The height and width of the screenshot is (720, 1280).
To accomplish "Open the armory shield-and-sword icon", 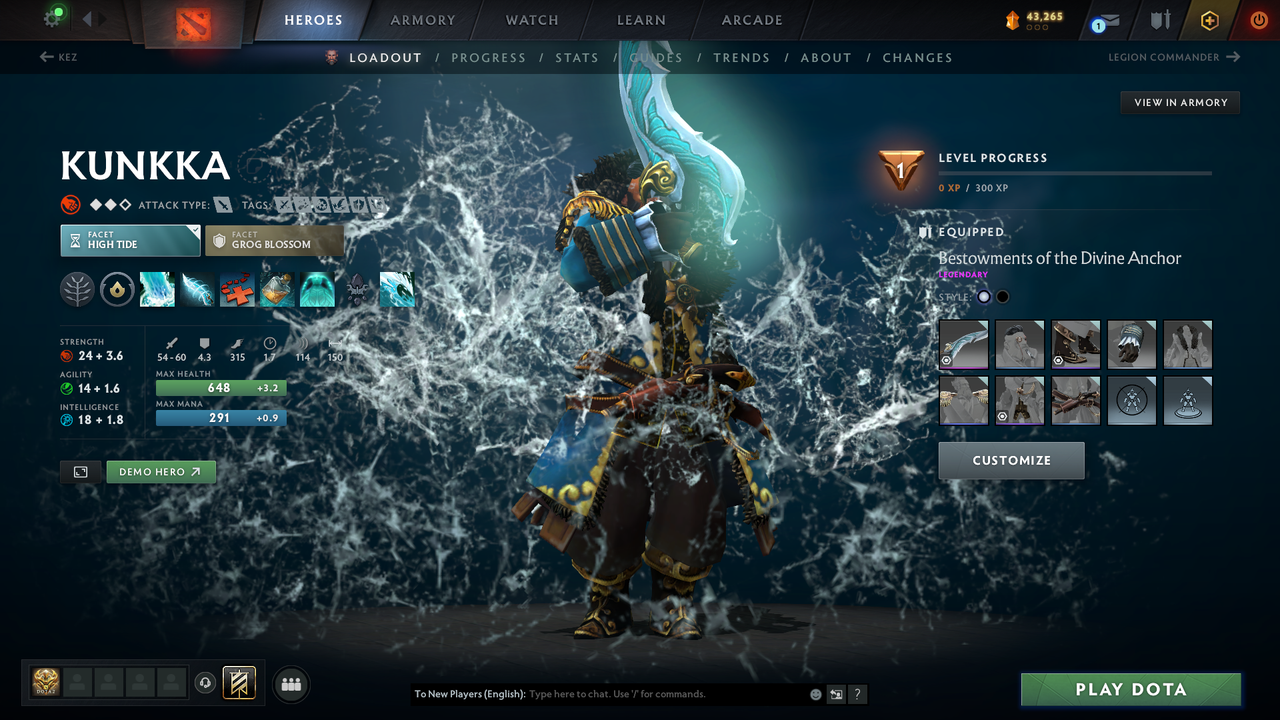I will [1160, 20].
